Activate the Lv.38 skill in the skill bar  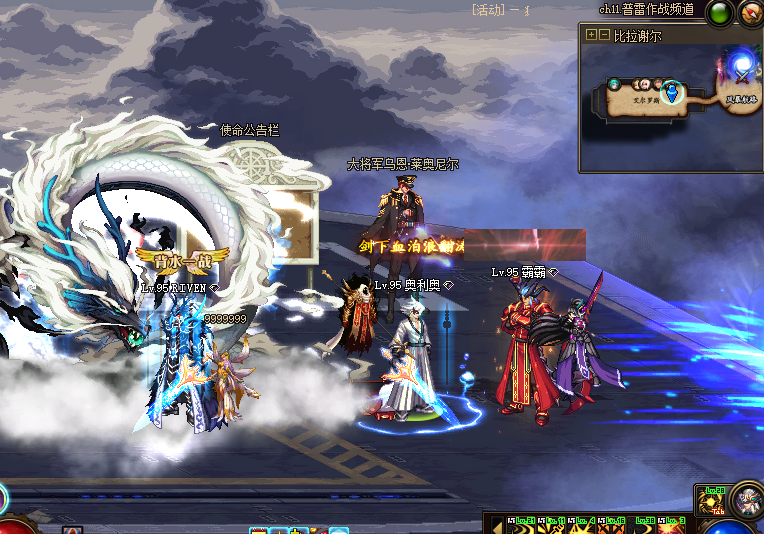click(642, 526)
